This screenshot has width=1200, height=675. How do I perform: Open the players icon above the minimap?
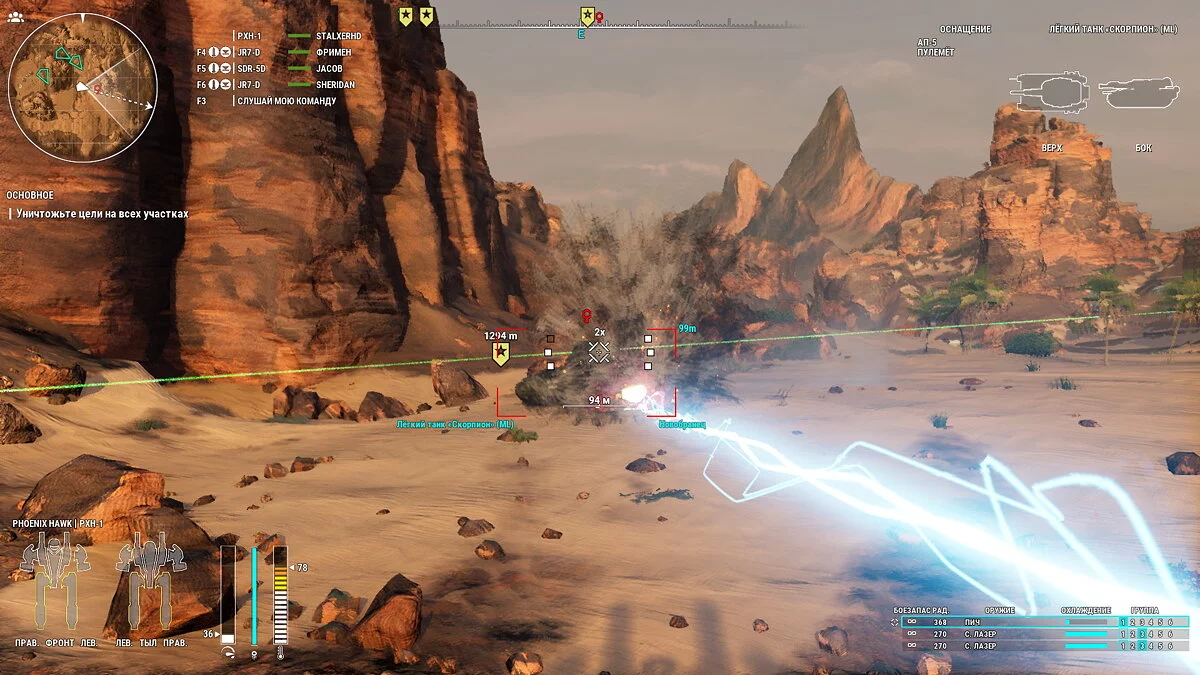(15, 17)
